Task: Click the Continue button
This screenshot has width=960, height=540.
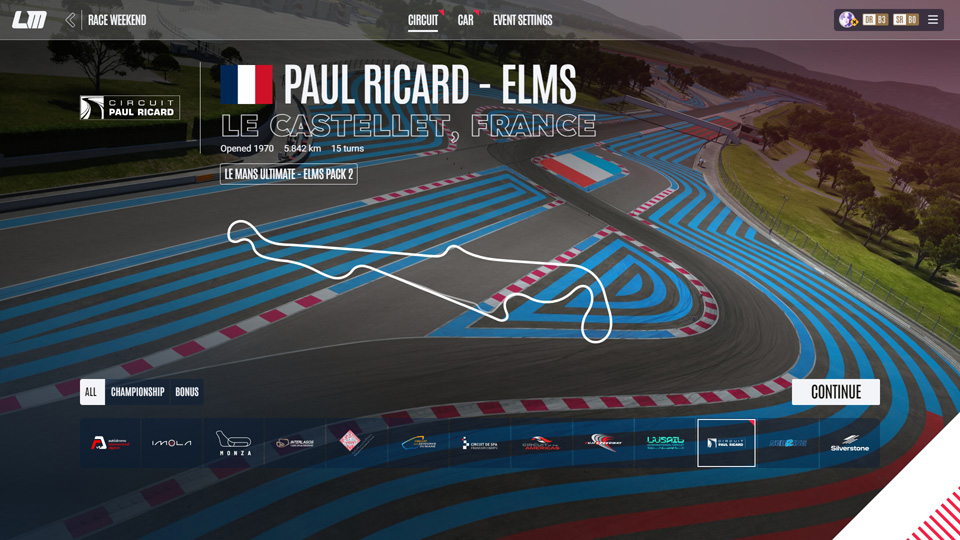Action: point(835,392)
